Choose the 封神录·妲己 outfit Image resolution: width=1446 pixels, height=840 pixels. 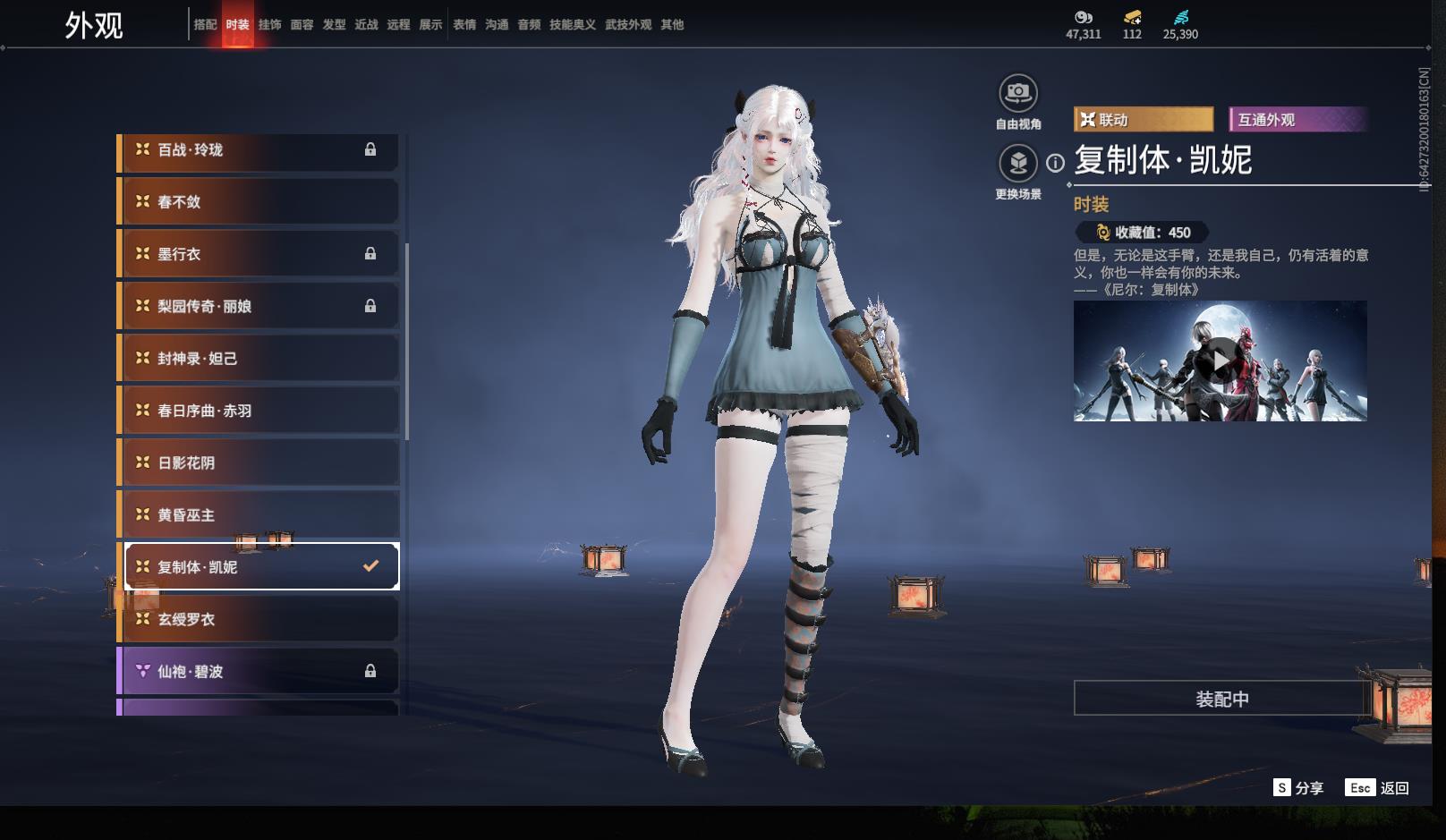tap(259, 359)
